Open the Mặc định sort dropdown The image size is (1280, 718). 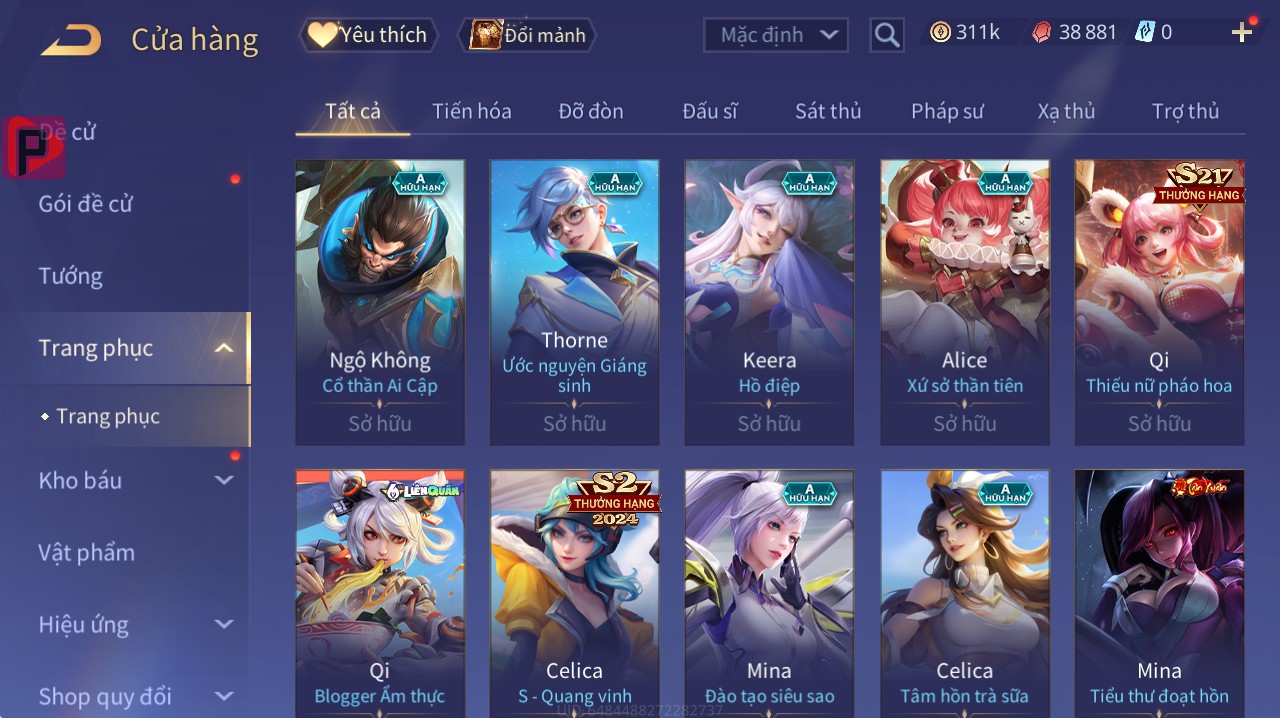tap(776, 35)
